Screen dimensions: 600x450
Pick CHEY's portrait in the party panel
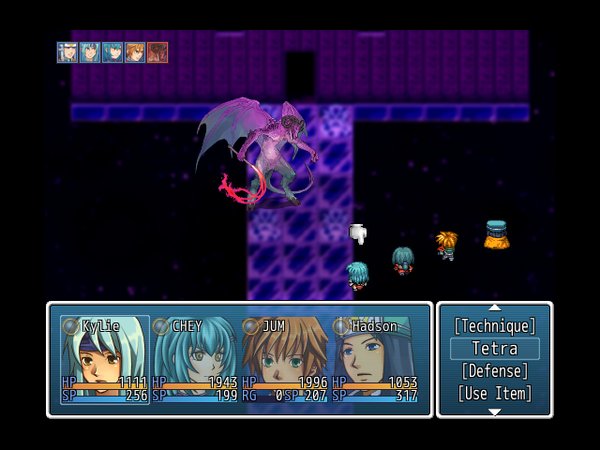[194, 360]
